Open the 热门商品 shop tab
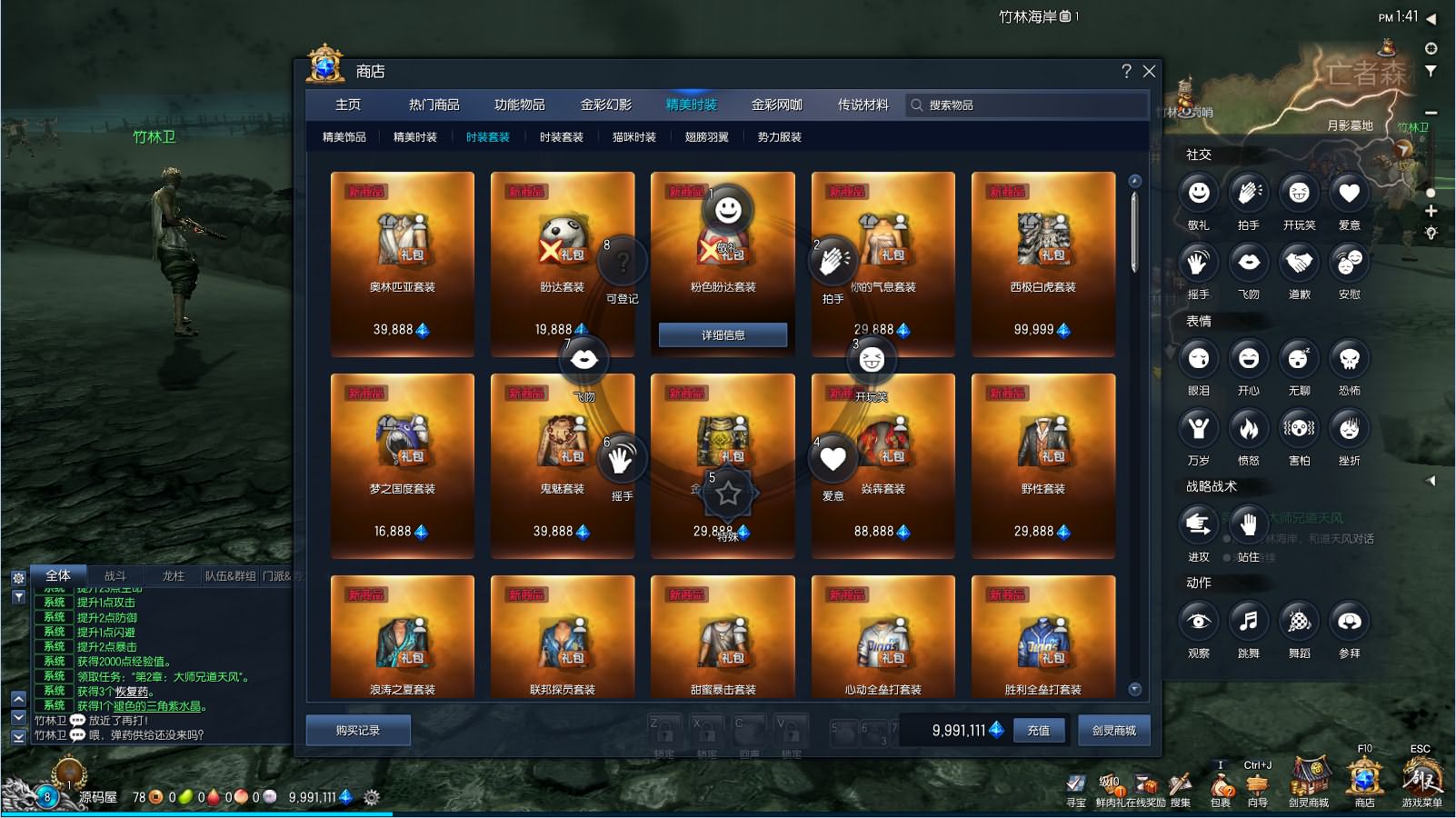 click(x=434, y=104)
